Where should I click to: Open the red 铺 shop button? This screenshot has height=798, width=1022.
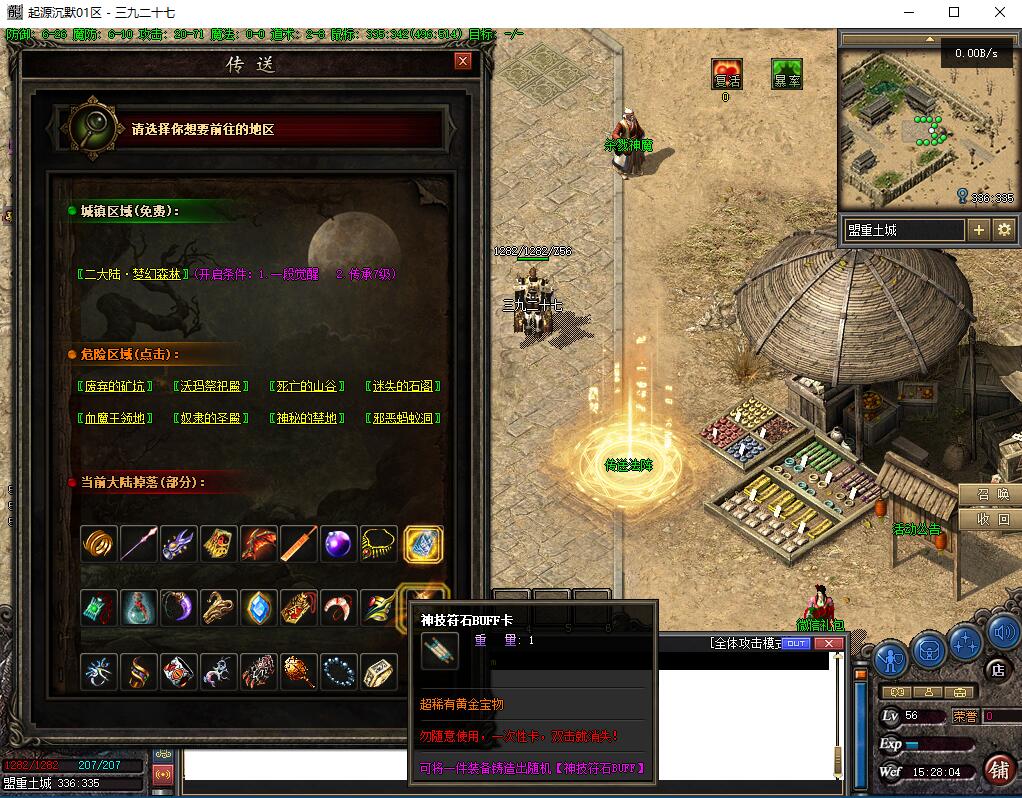(x=998, y=768)
